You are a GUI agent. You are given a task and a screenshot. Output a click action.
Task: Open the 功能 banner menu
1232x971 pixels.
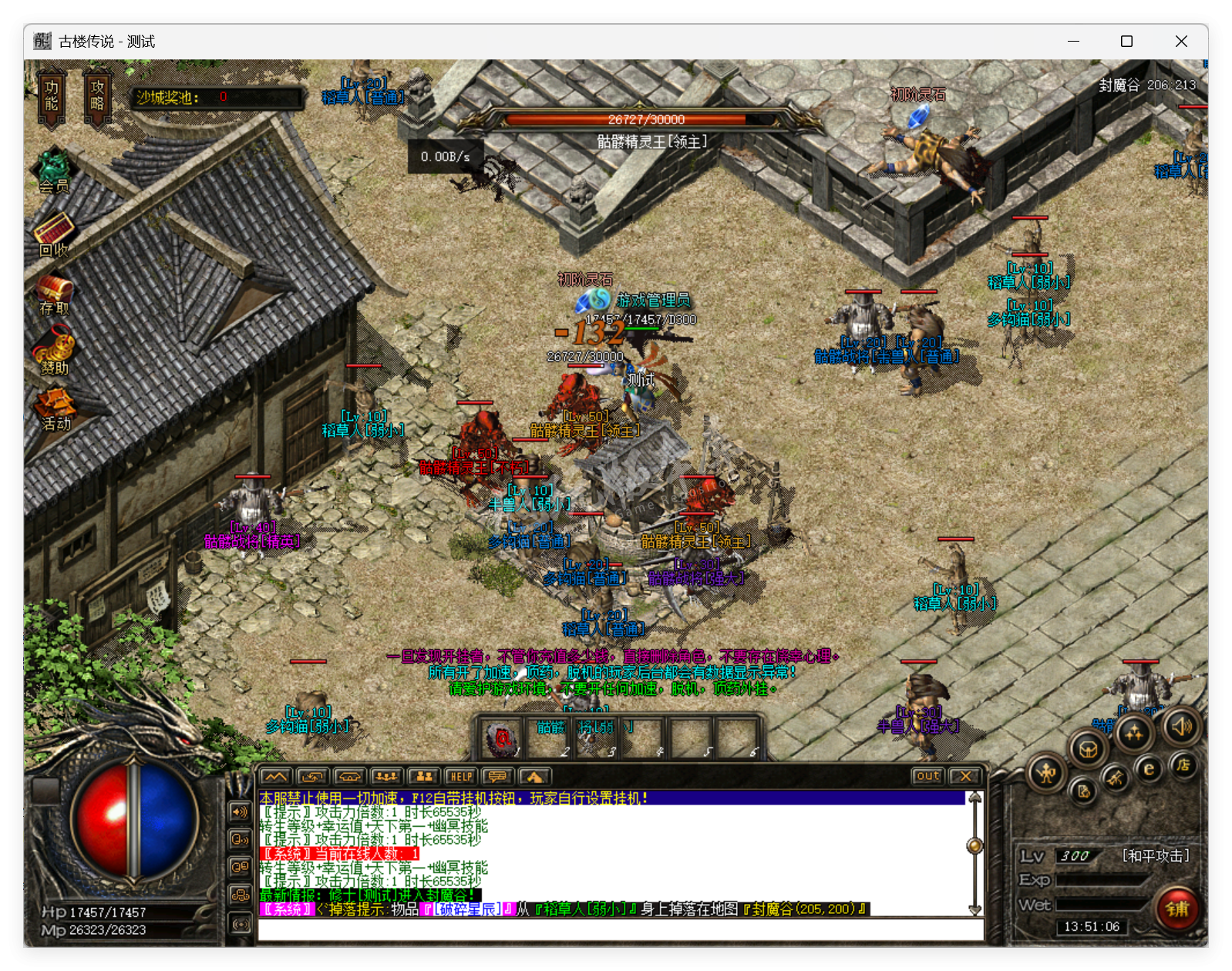51,94
